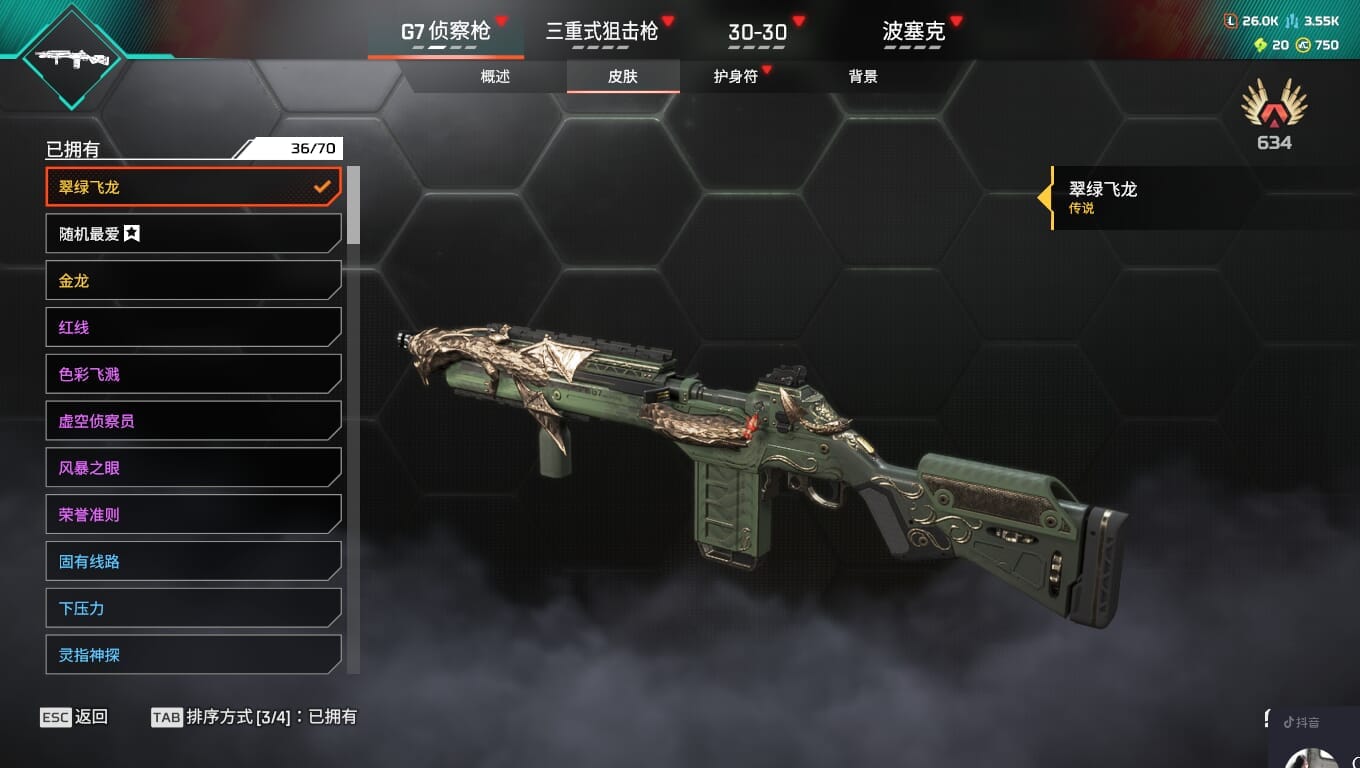Screen dimensions: 1360x768
Task: Open the 30-30 weapon tab
Action: [757, 32]
